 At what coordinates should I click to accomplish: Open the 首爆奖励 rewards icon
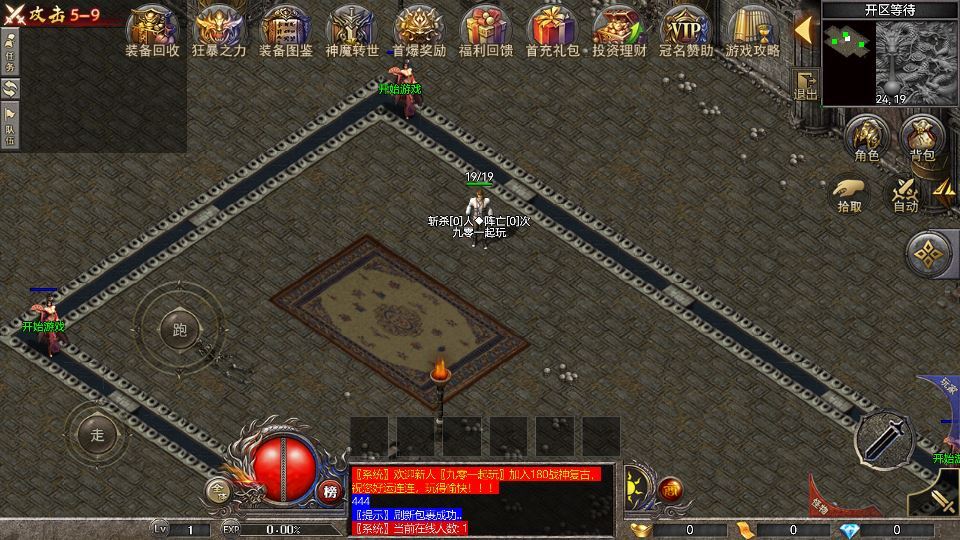[x=419, y=30]
